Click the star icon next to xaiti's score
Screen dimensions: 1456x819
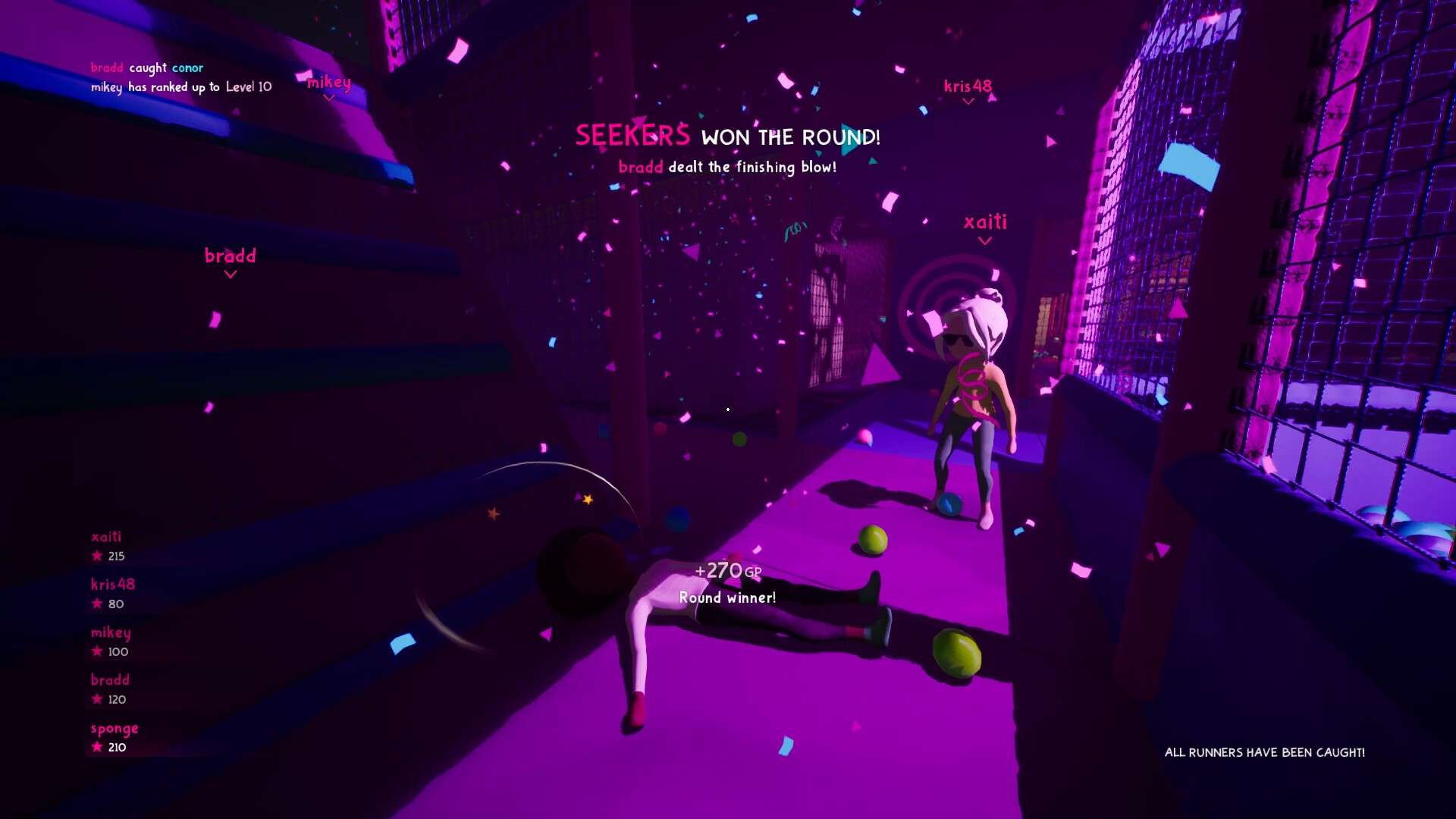[96, 556]
